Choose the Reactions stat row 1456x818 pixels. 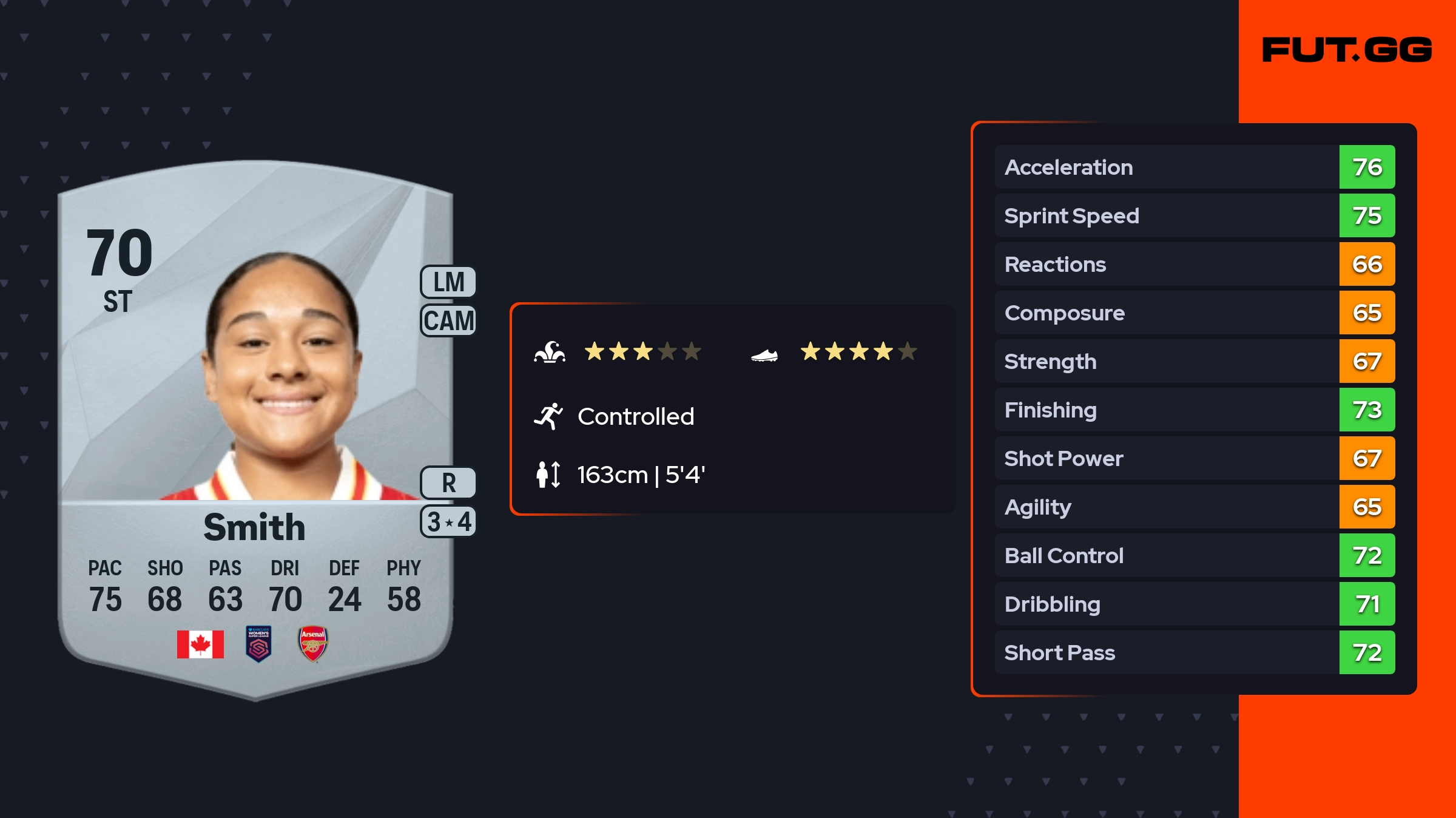point(1194,264)
